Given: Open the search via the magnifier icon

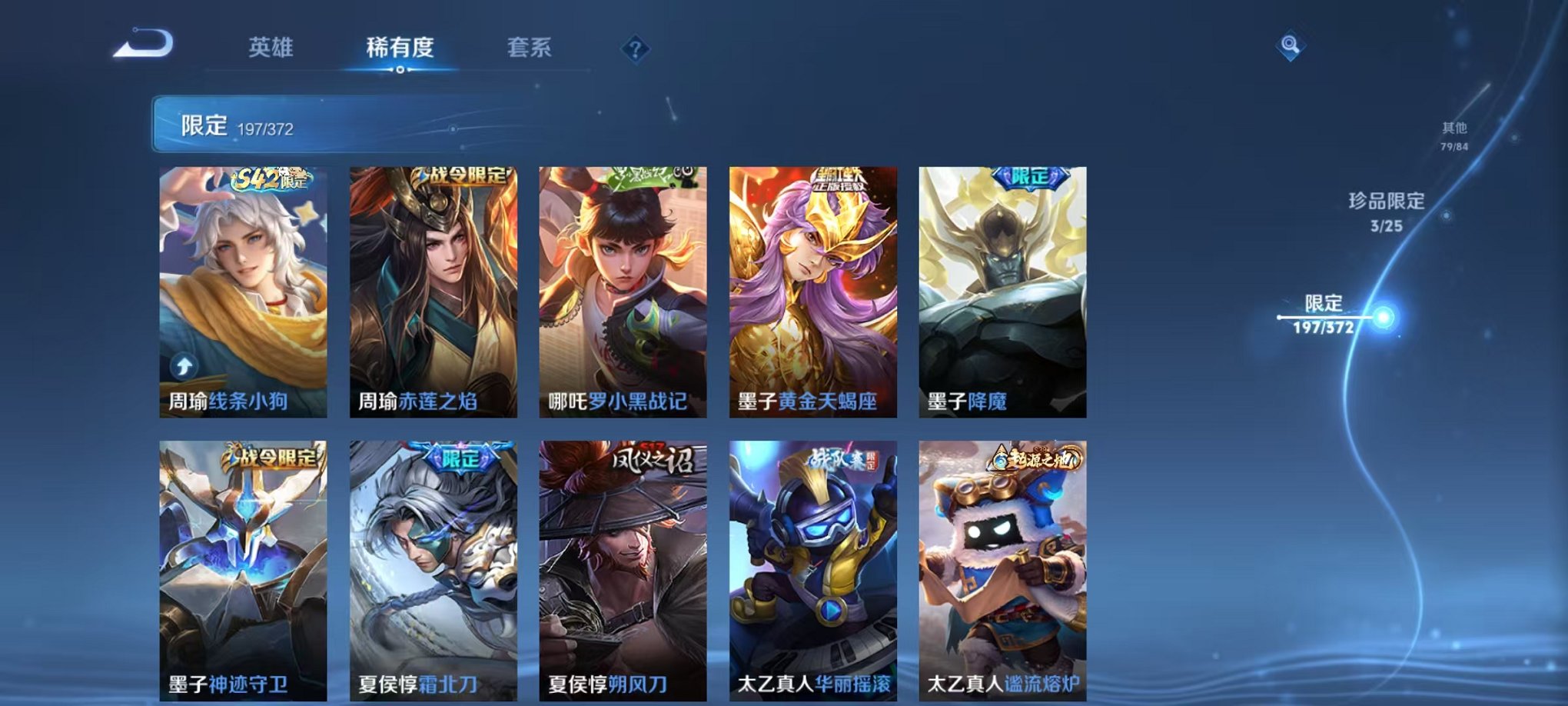Looking at the screenshot, I should pyautogui.click(x=1289, y=48).
